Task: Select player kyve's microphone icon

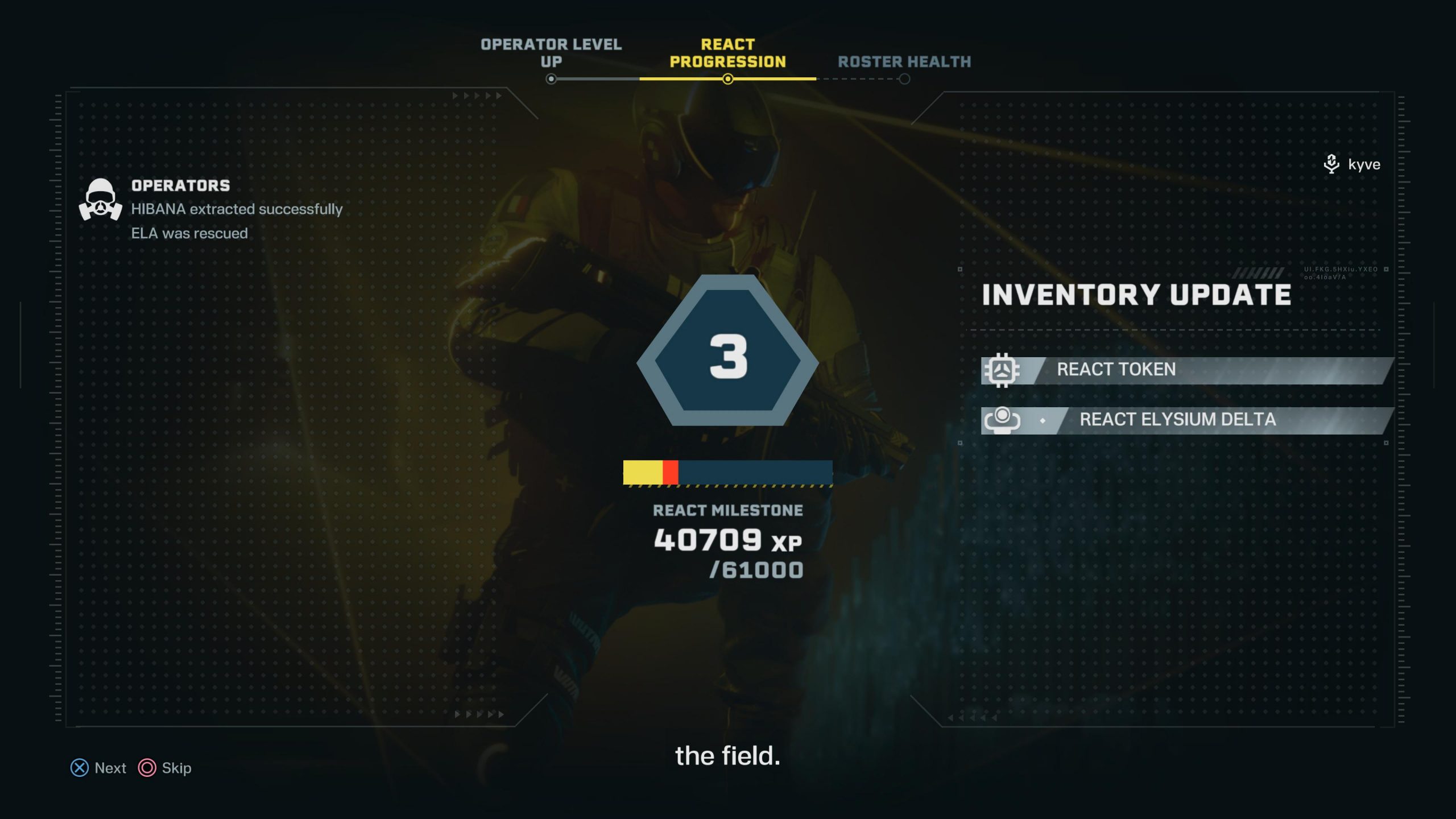Action: [1331, 164]
